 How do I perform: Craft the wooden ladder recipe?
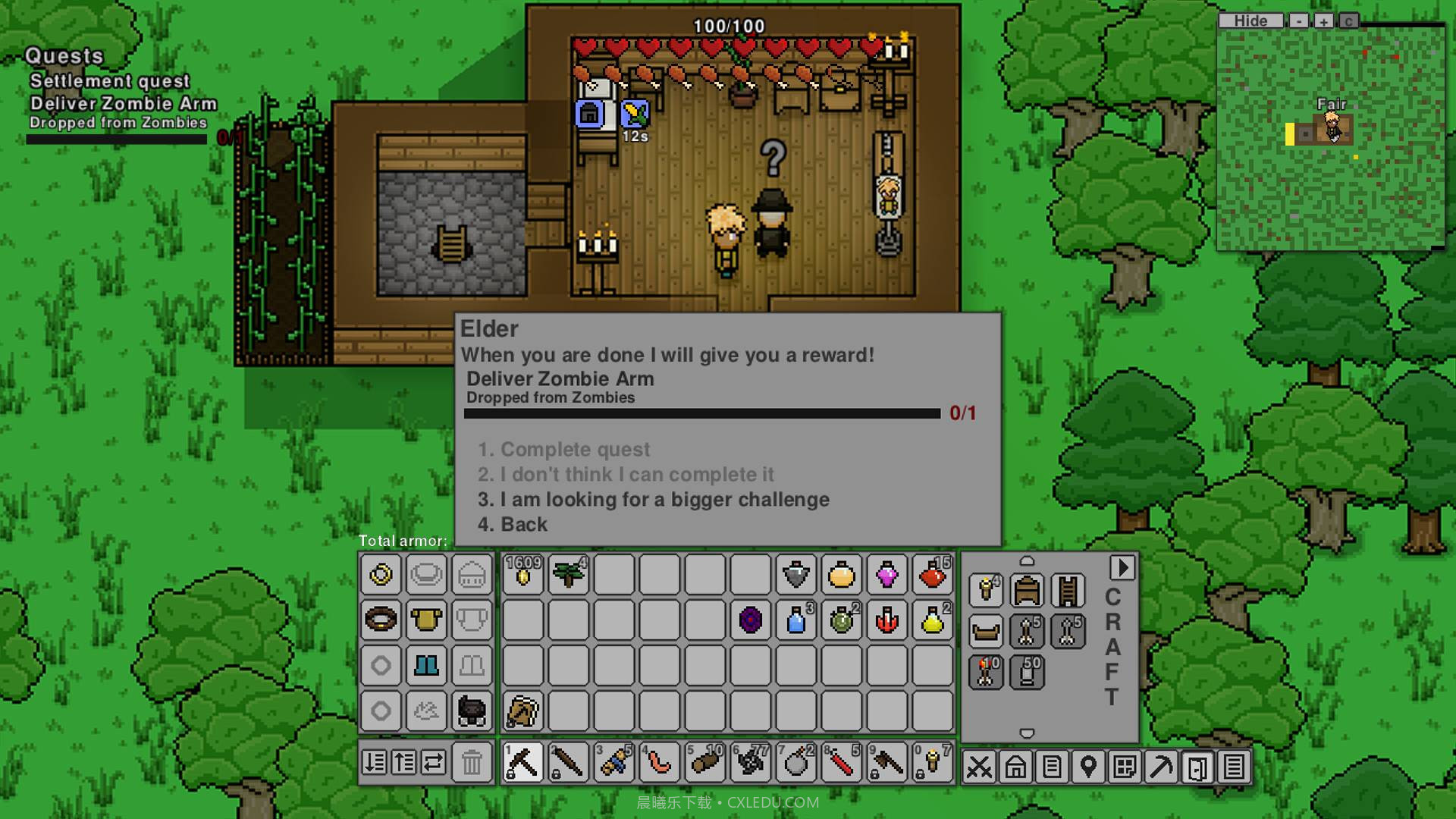click(1067, 591)
